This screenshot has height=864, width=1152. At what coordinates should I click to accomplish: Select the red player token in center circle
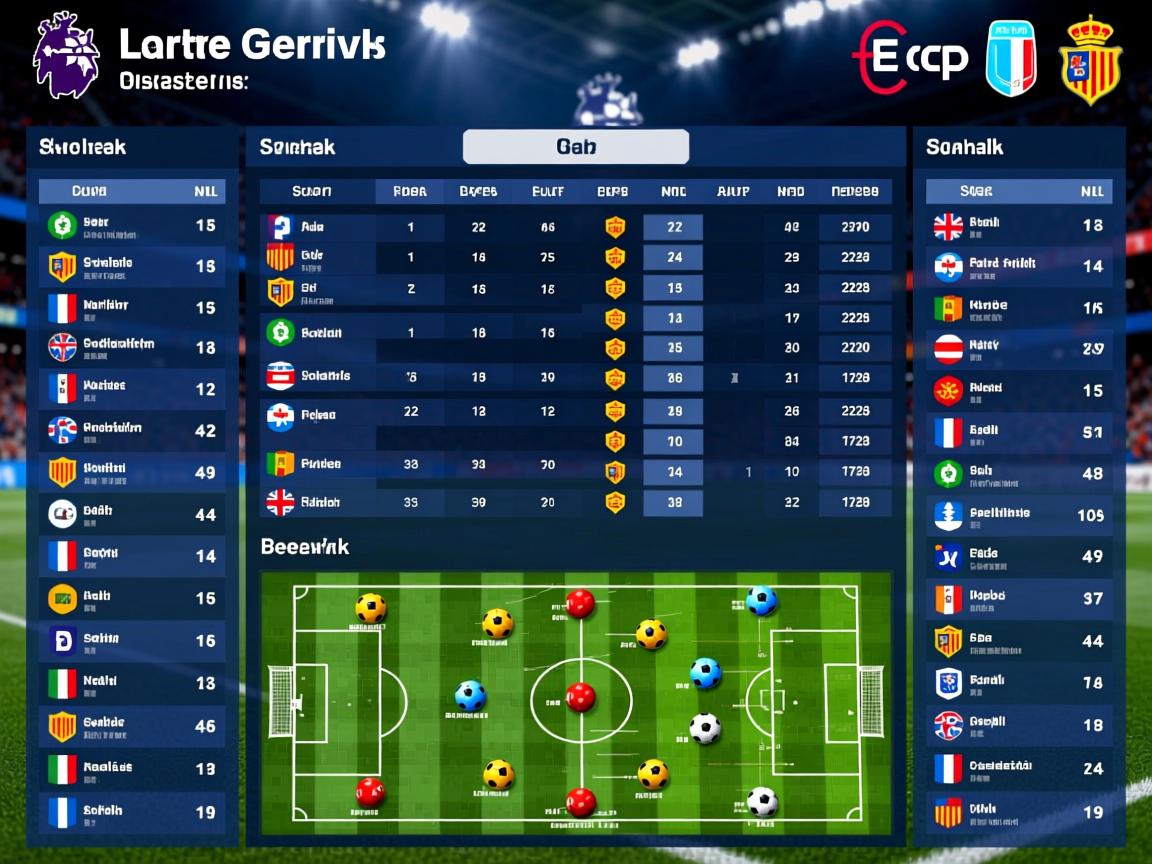pos(580,697)
